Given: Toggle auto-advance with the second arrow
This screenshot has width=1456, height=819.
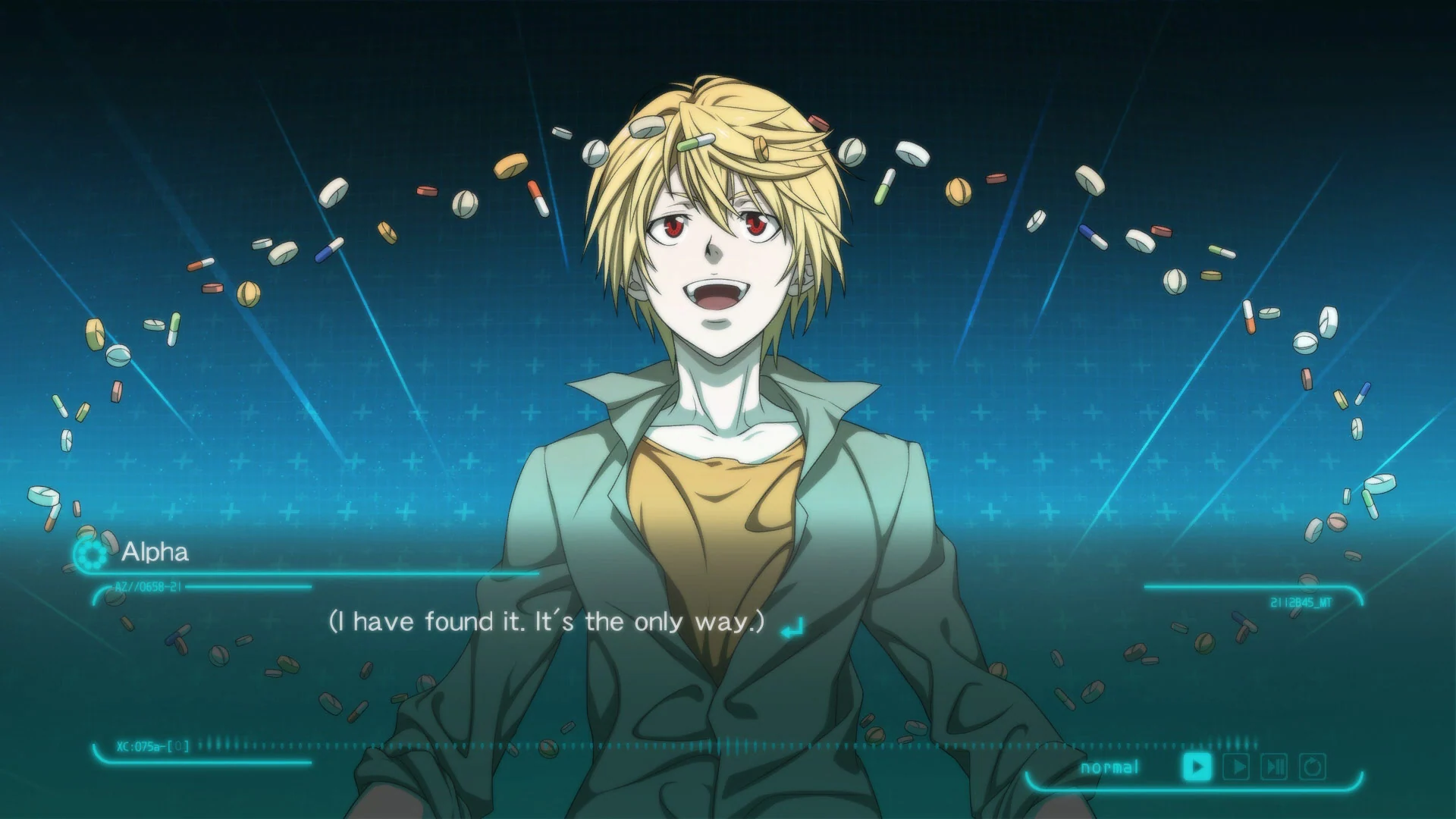Looking at the screenshot, I should tap(1236, 766).
